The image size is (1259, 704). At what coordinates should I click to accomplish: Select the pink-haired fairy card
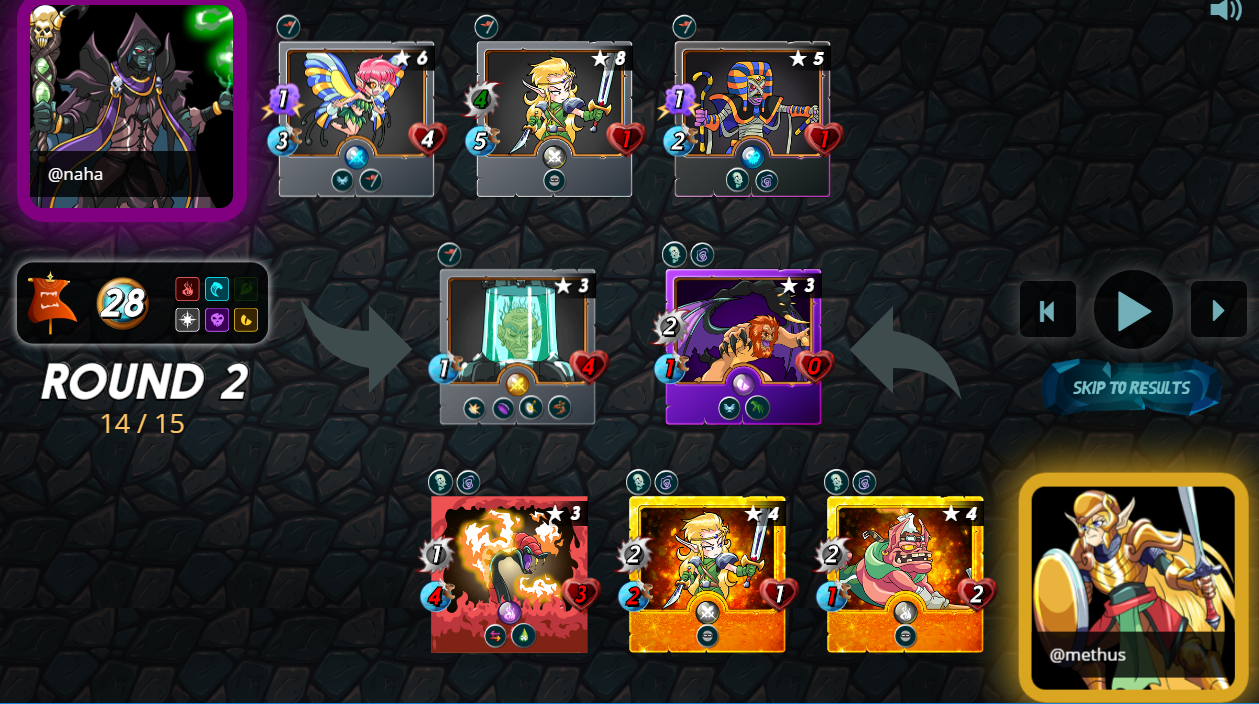coord(356,119)
